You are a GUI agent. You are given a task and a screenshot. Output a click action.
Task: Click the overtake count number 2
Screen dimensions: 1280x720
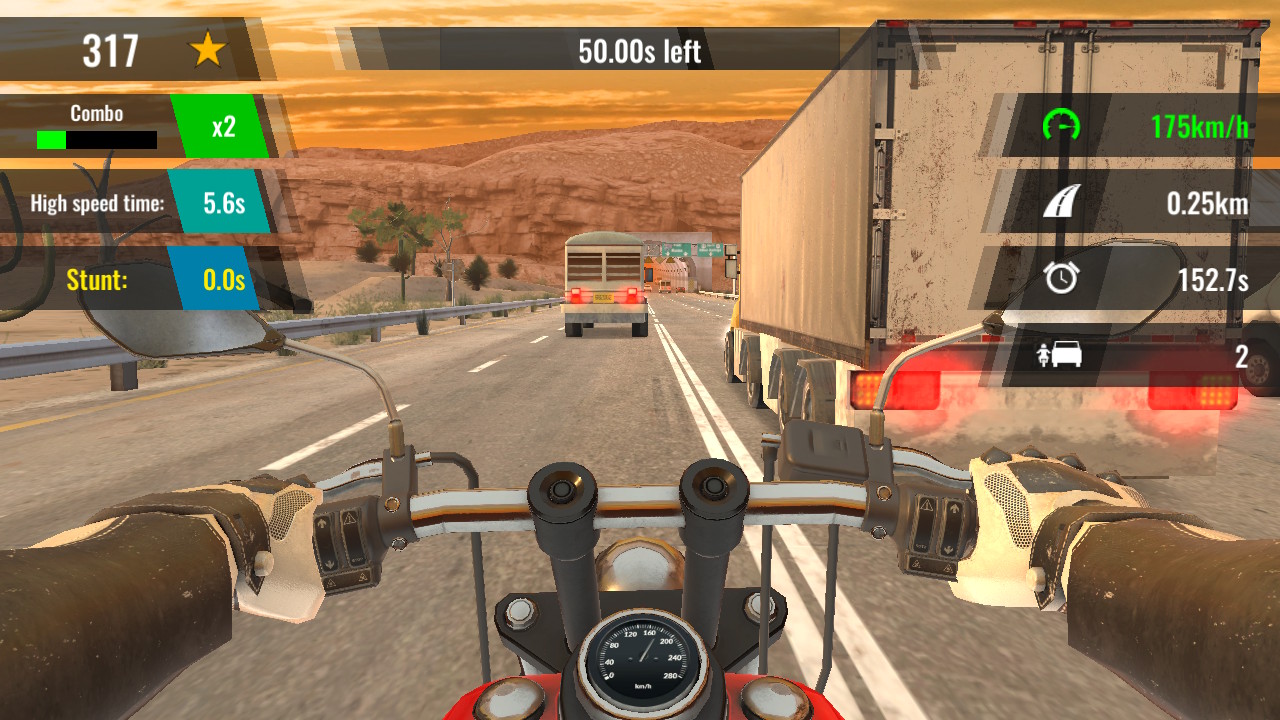tap(1240, 356)
